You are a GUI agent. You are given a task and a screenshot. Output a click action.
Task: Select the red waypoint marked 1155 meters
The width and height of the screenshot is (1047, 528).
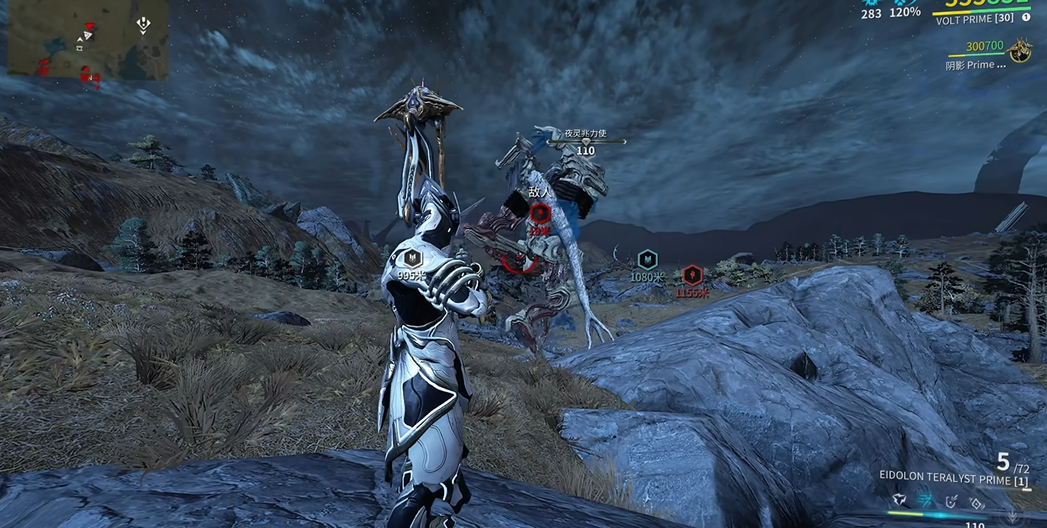click(x=691, y=275)
